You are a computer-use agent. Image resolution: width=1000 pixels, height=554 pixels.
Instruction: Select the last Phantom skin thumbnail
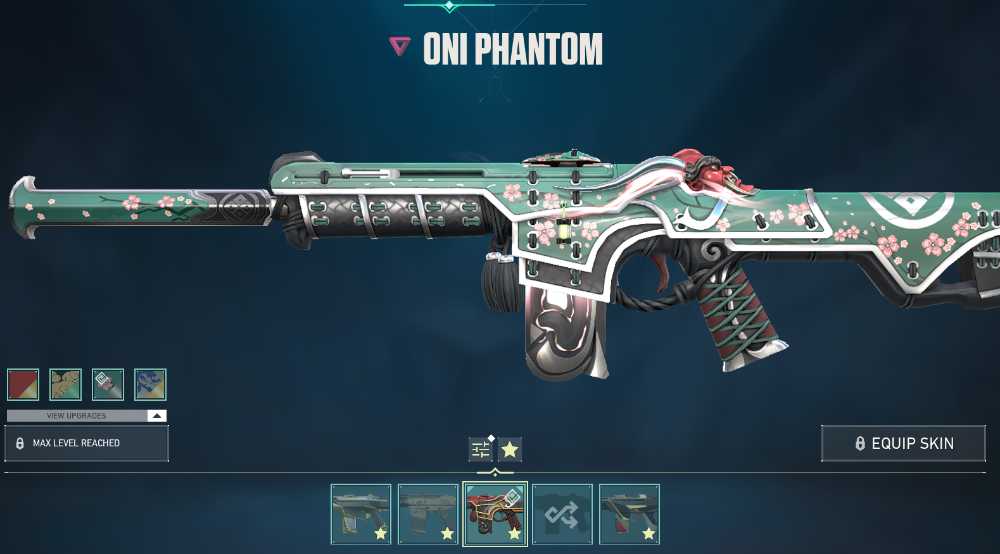coord(629,514)
